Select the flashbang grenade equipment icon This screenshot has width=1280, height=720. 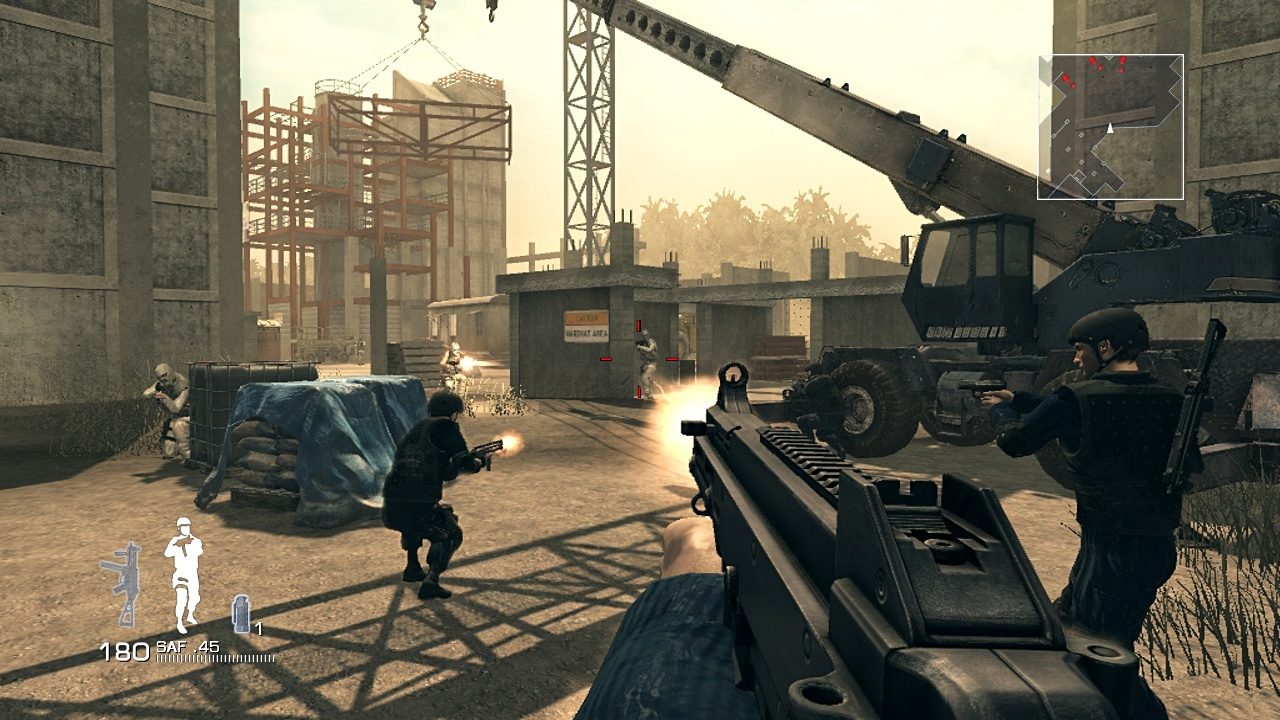pos(240,613)
